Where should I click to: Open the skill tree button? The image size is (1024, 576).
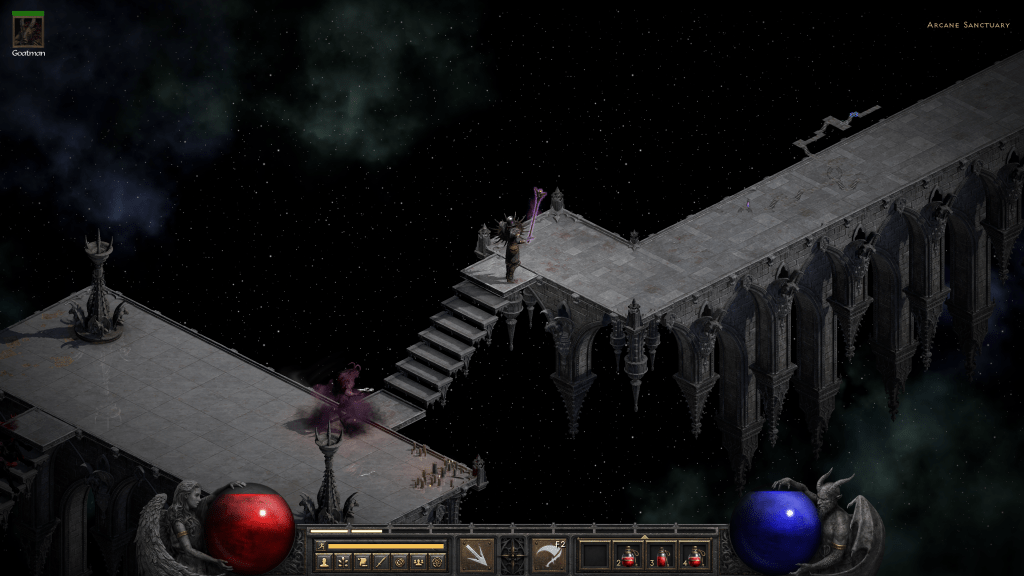pyautogui.click(x=344, y=563)
